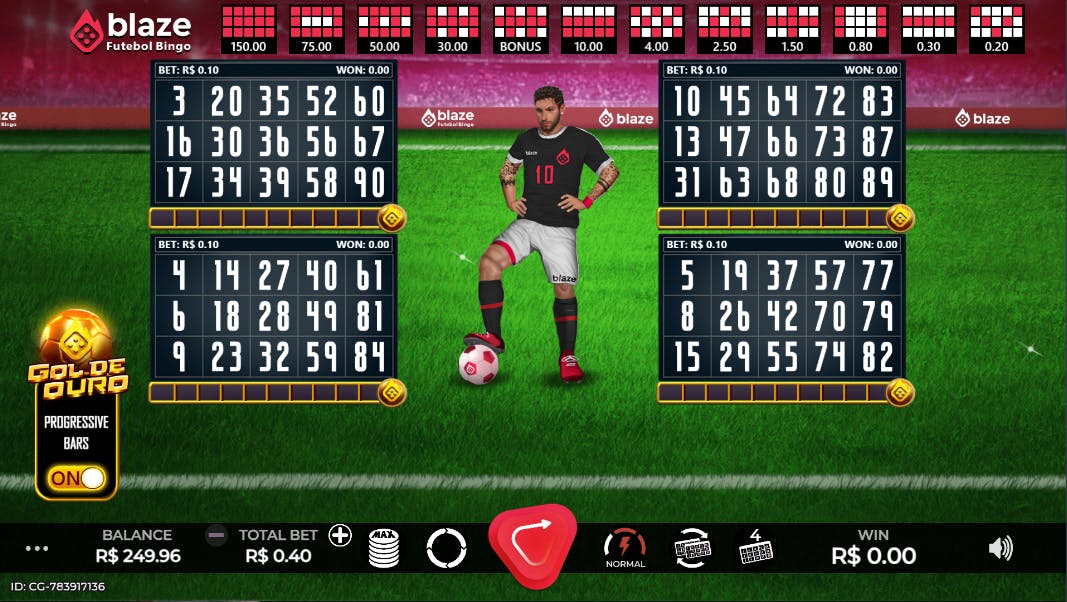Select the bingo card starting with number 10

click(x=783, y=142)
